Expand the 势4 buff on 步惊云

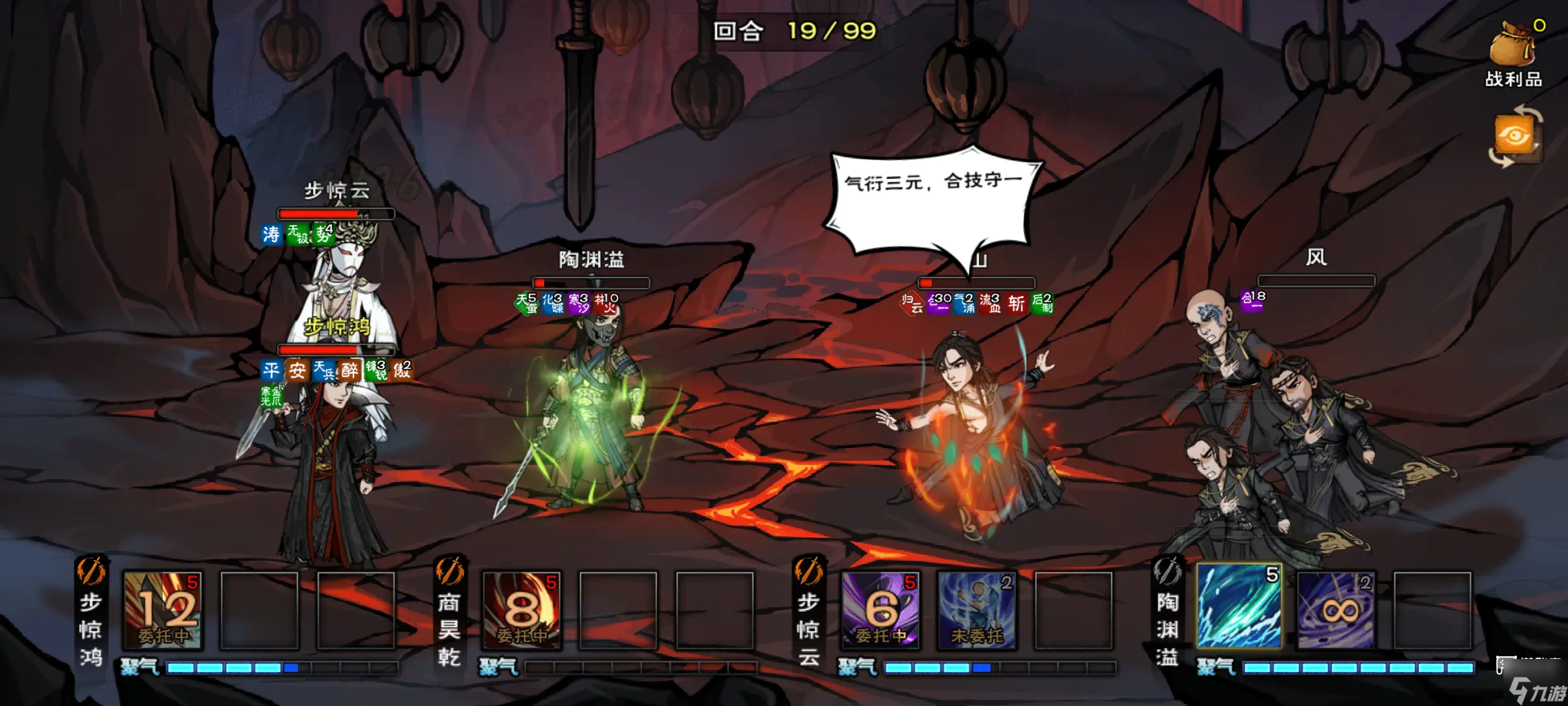[324, 233]
